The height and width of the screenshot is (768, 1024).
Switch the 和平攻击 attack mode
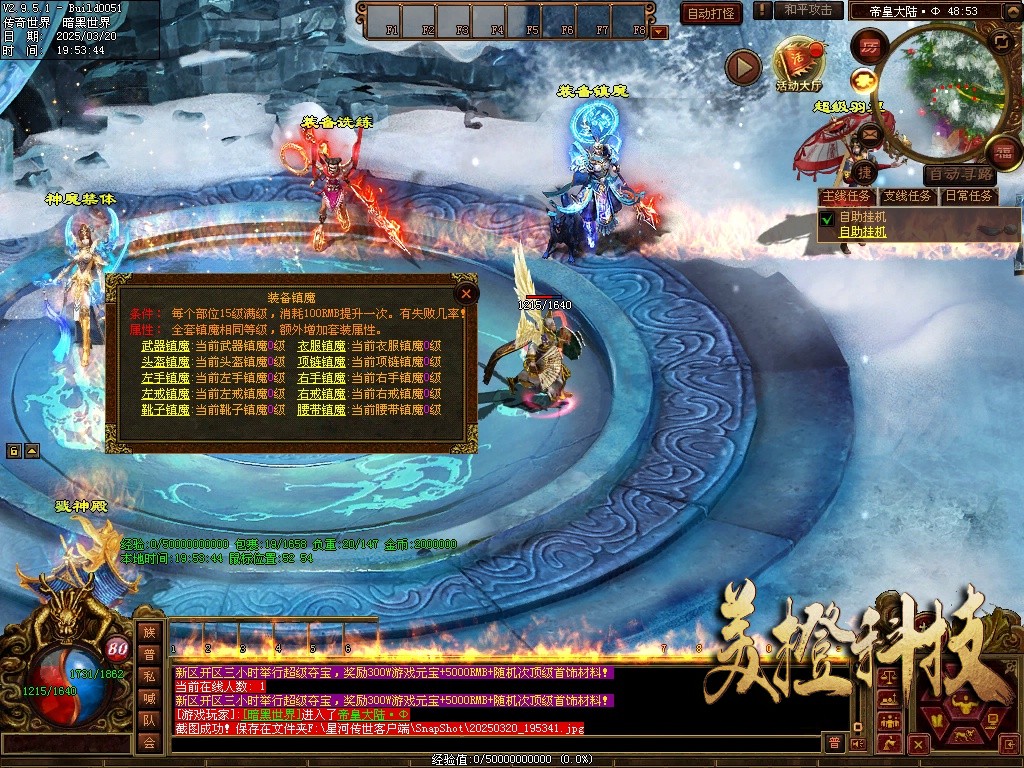pyautogui.click(x=808, y=10)
